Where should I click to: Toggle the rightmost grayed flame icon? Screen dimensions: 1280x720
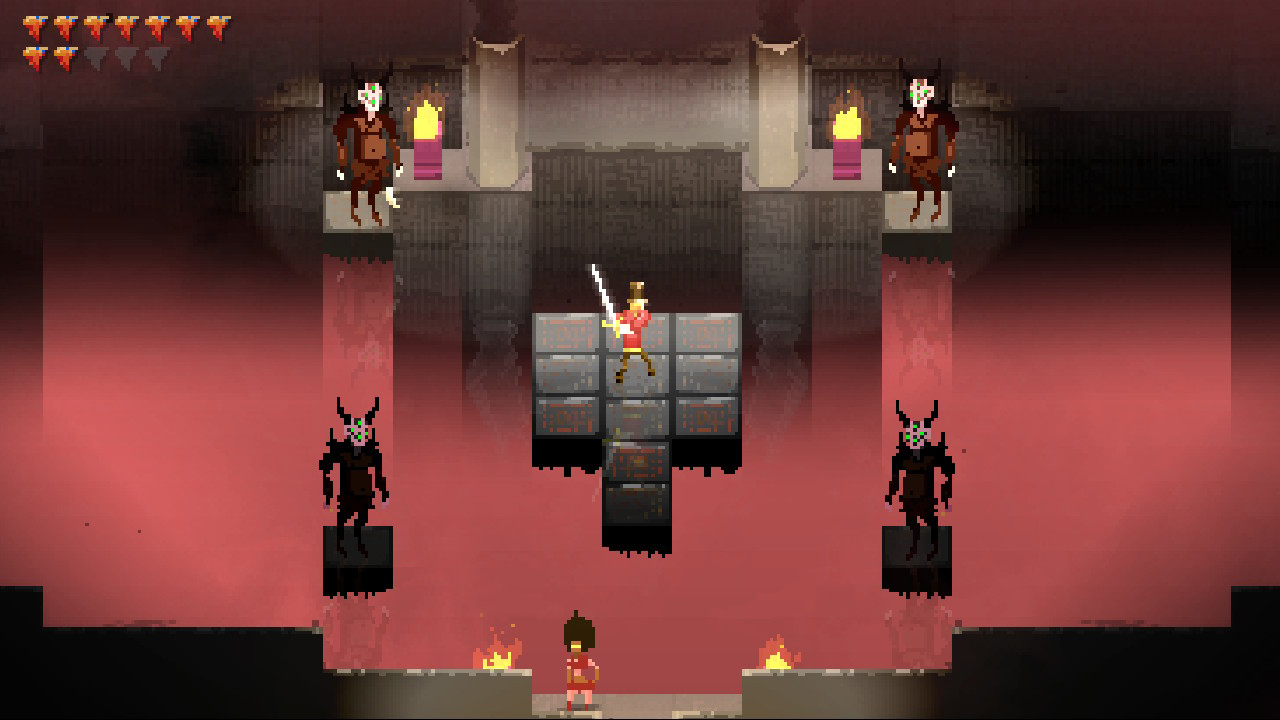coord(156,56)
